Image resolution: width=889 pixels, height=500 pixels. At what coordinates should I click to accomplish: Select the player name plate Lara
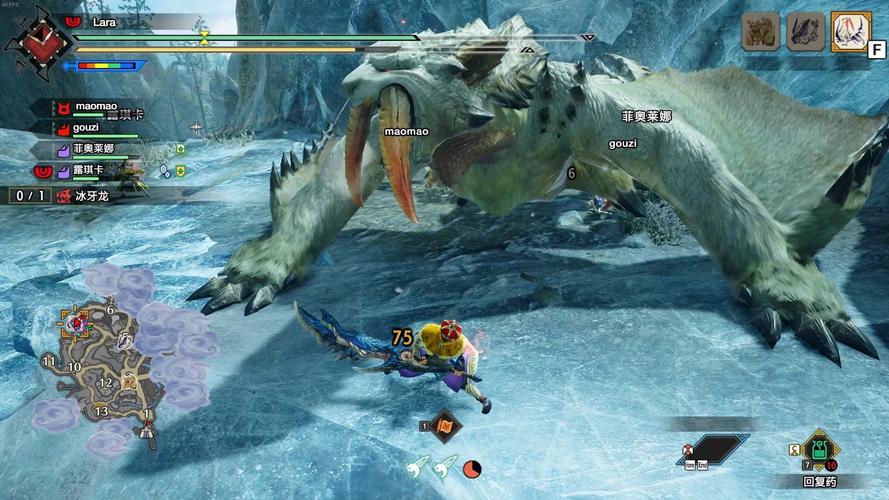click(103, 21)
